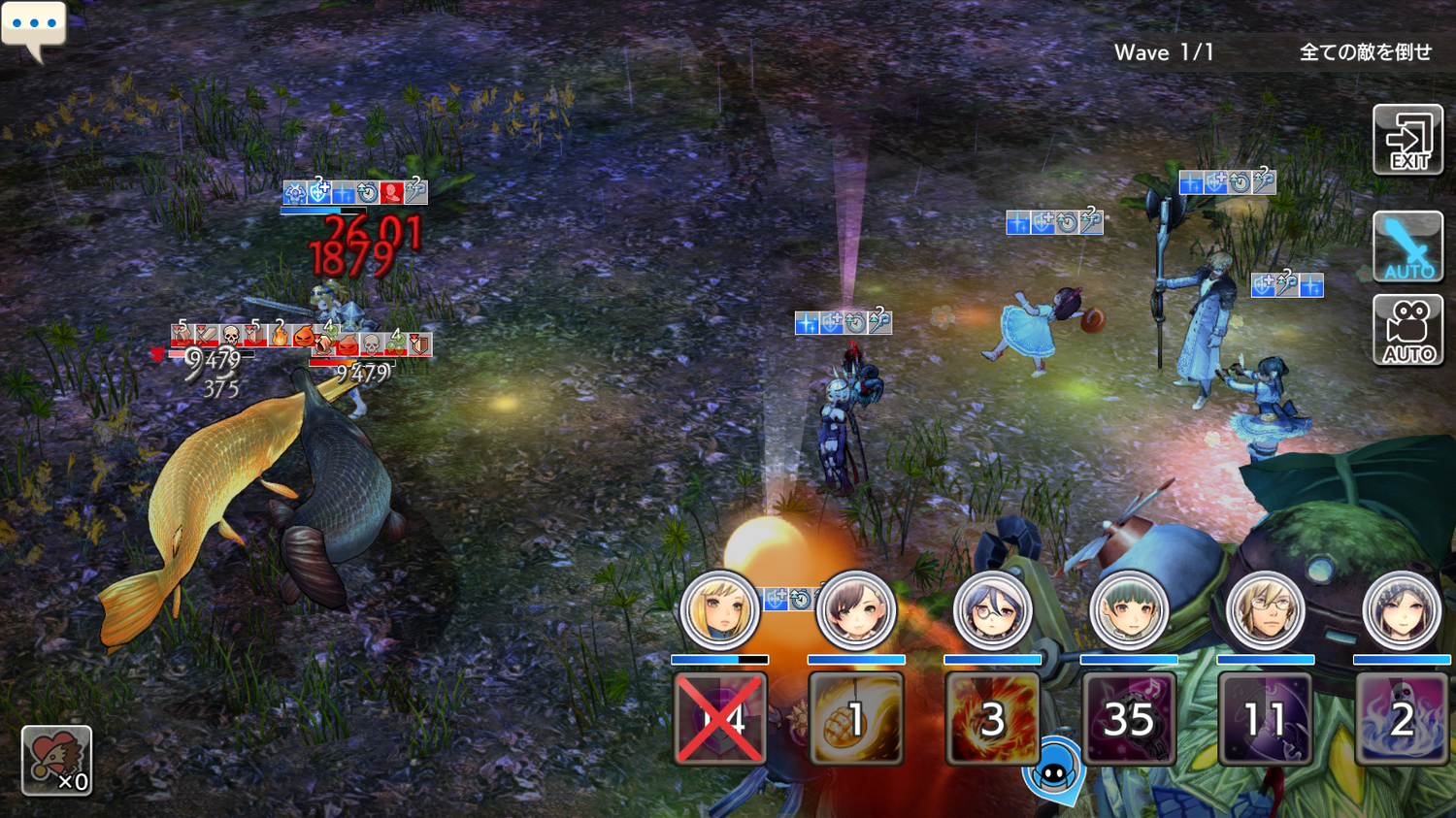Select the green-haired character portrait
Viewport: 1456px width, 818px height.
(x=1128, y=611)
